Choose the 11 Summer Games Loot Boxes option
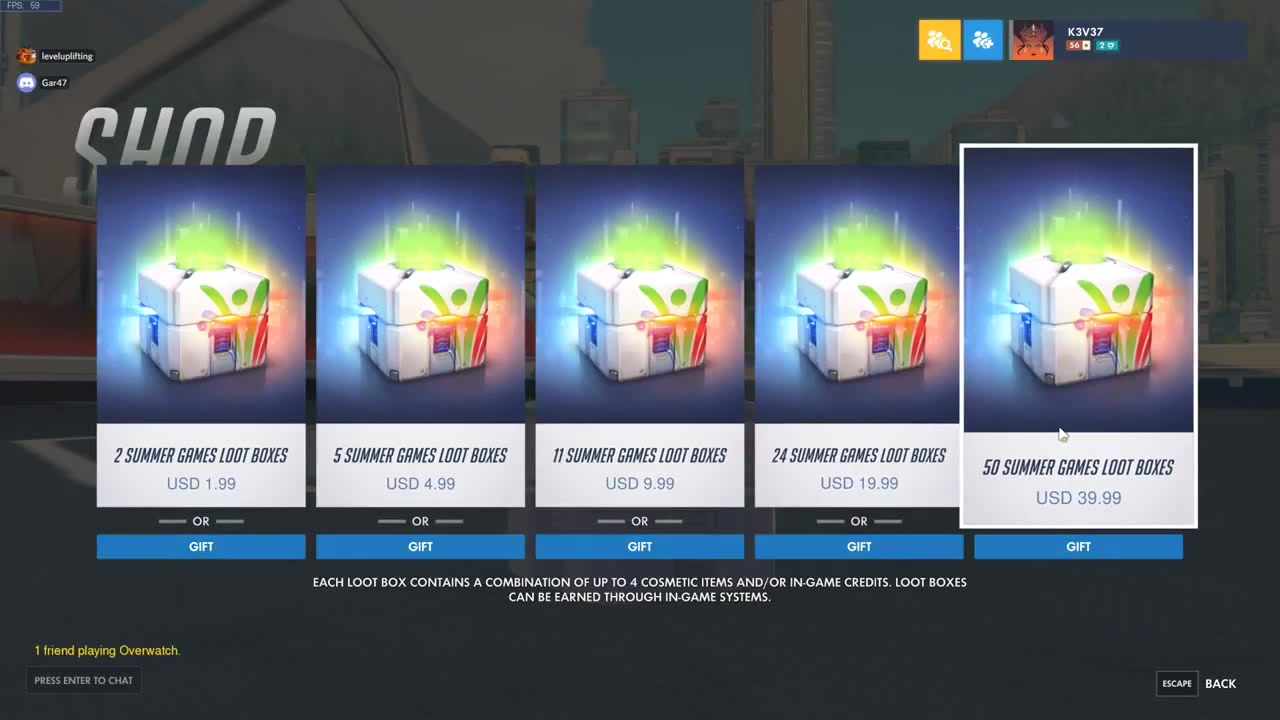Image resolution: width=1280 pixels, height=720 pixels. pyautogui.click(x=639, y=291)
